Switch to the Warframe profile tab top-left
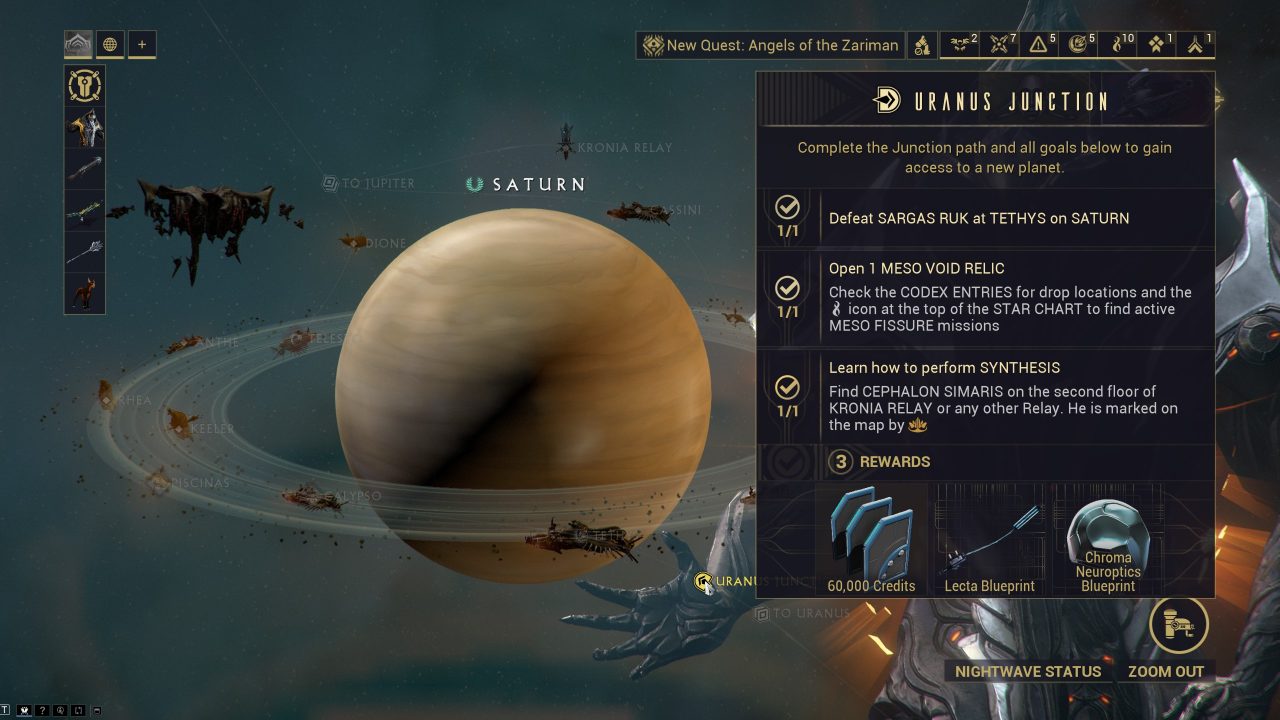The width and height of the screenshot is (1280, 720). (x=78, y=44)
